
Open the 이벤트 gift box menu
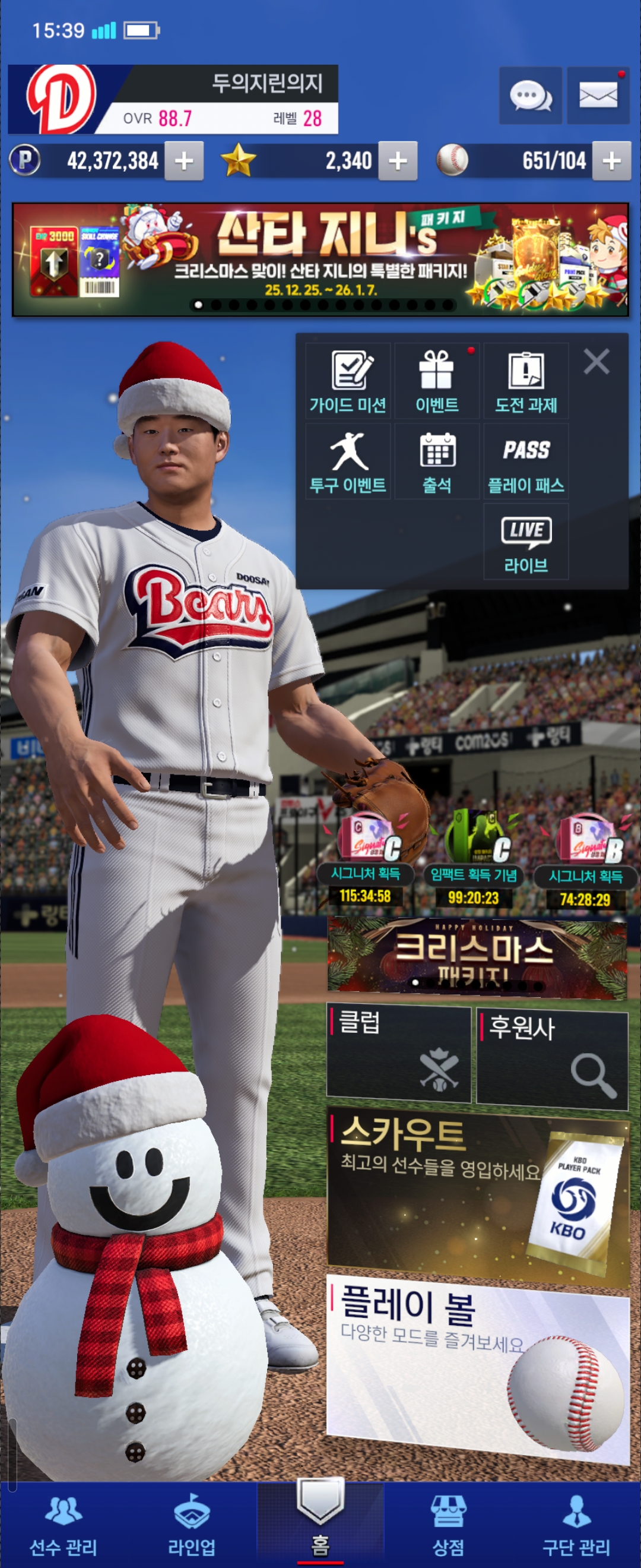pos(437,381)
